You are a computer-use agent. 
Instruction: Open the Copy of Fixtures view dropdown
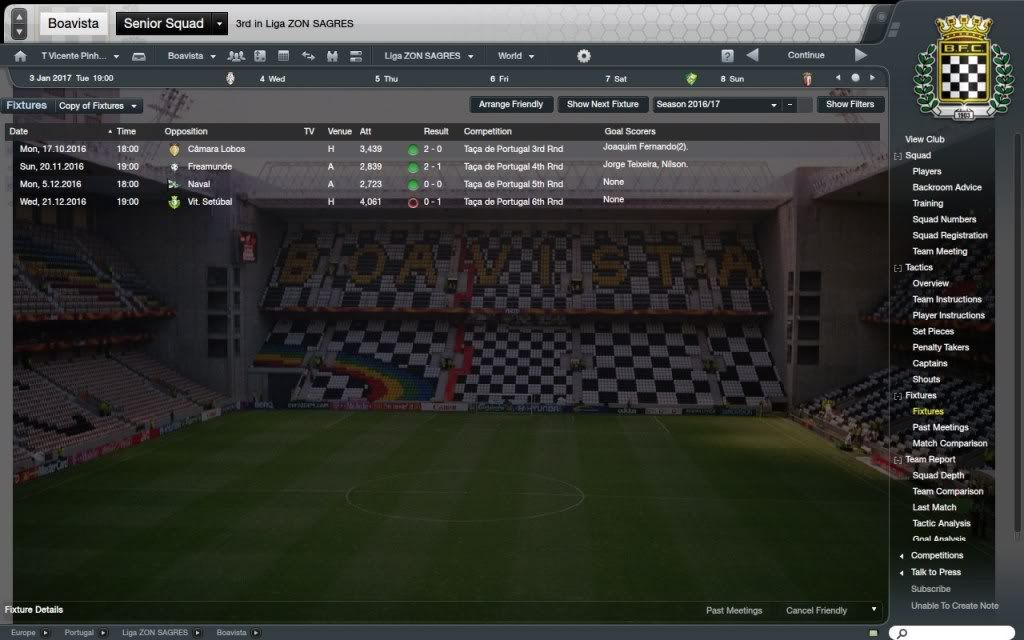[98, 105]
